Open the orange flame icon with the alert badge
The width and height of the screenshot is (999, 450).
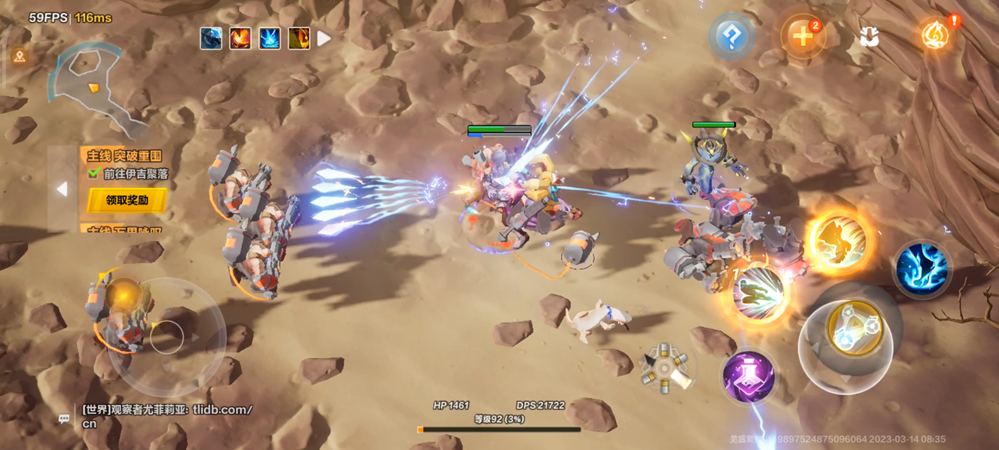(937, 37)
